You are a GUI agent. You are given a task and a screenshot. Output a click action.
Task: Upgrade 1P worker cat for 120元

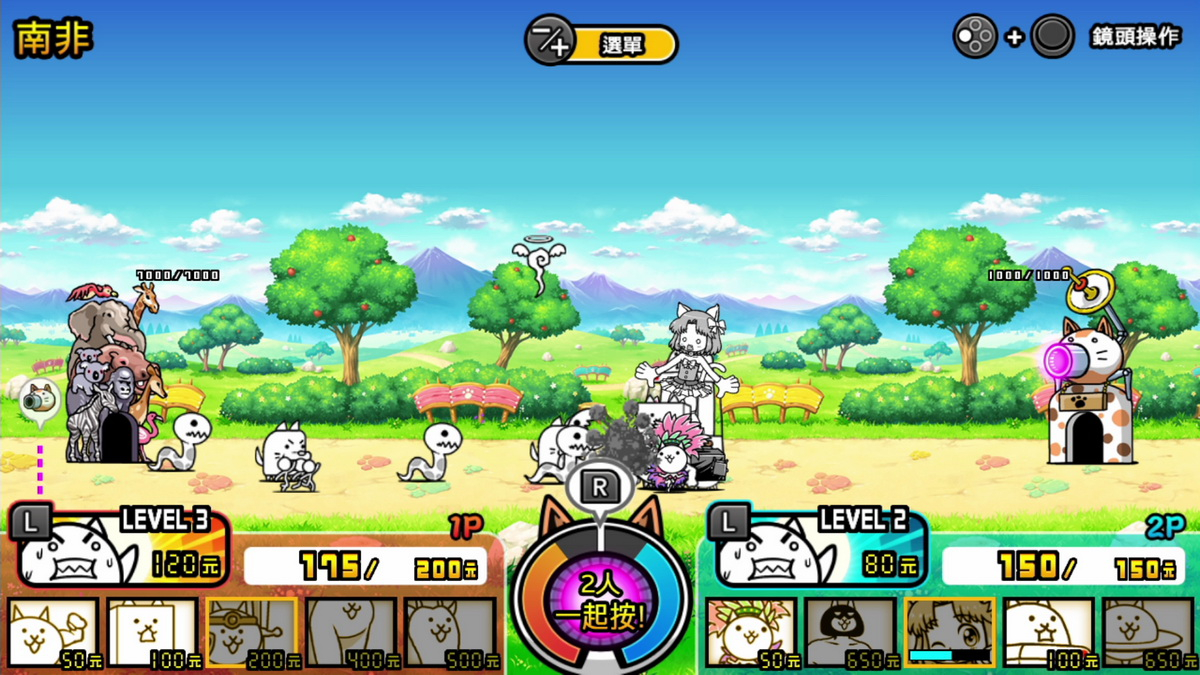click(118, 549)
